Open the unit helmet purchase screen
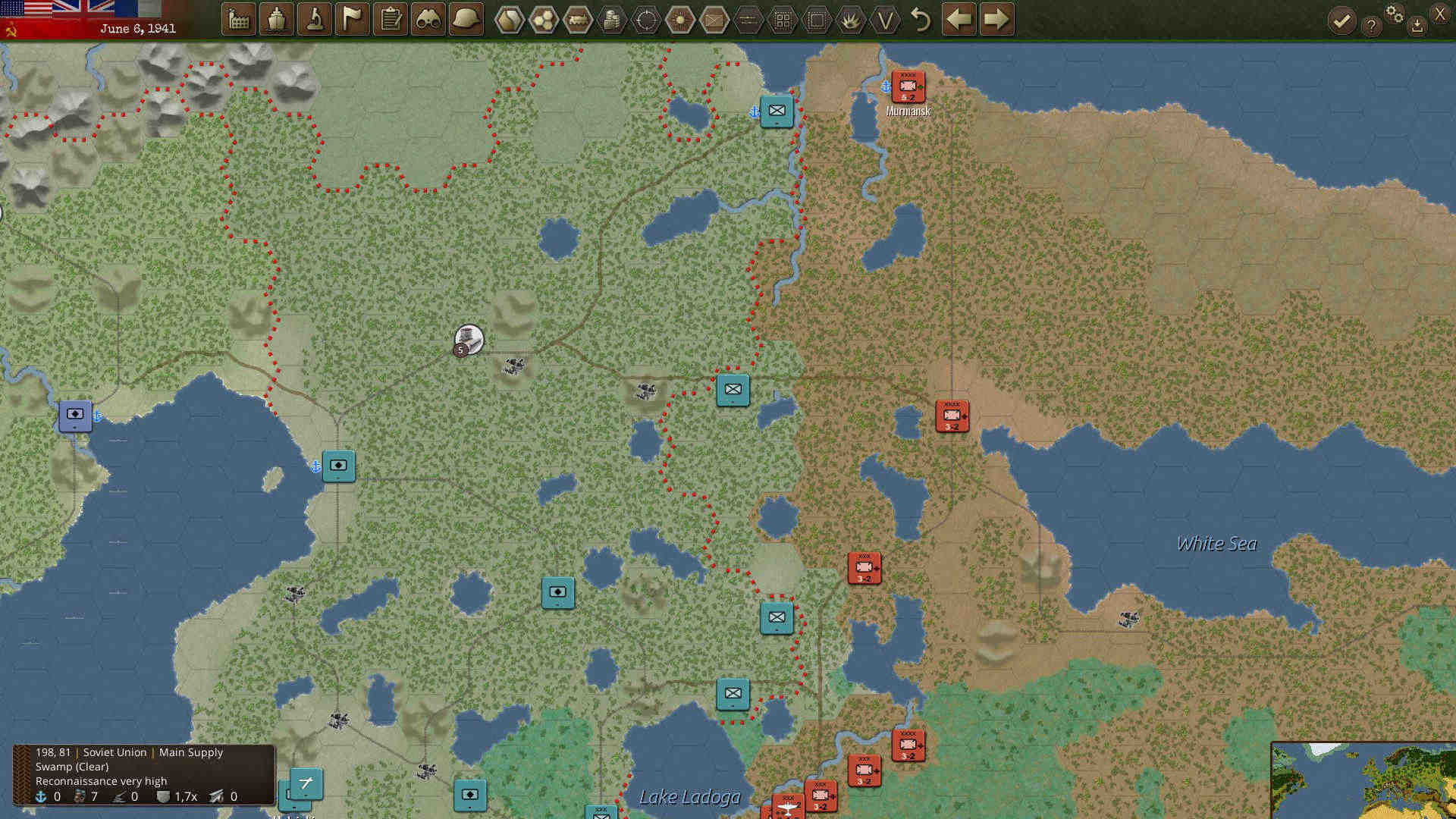This screenshot has width=1456, height=819. click(466, 19)
